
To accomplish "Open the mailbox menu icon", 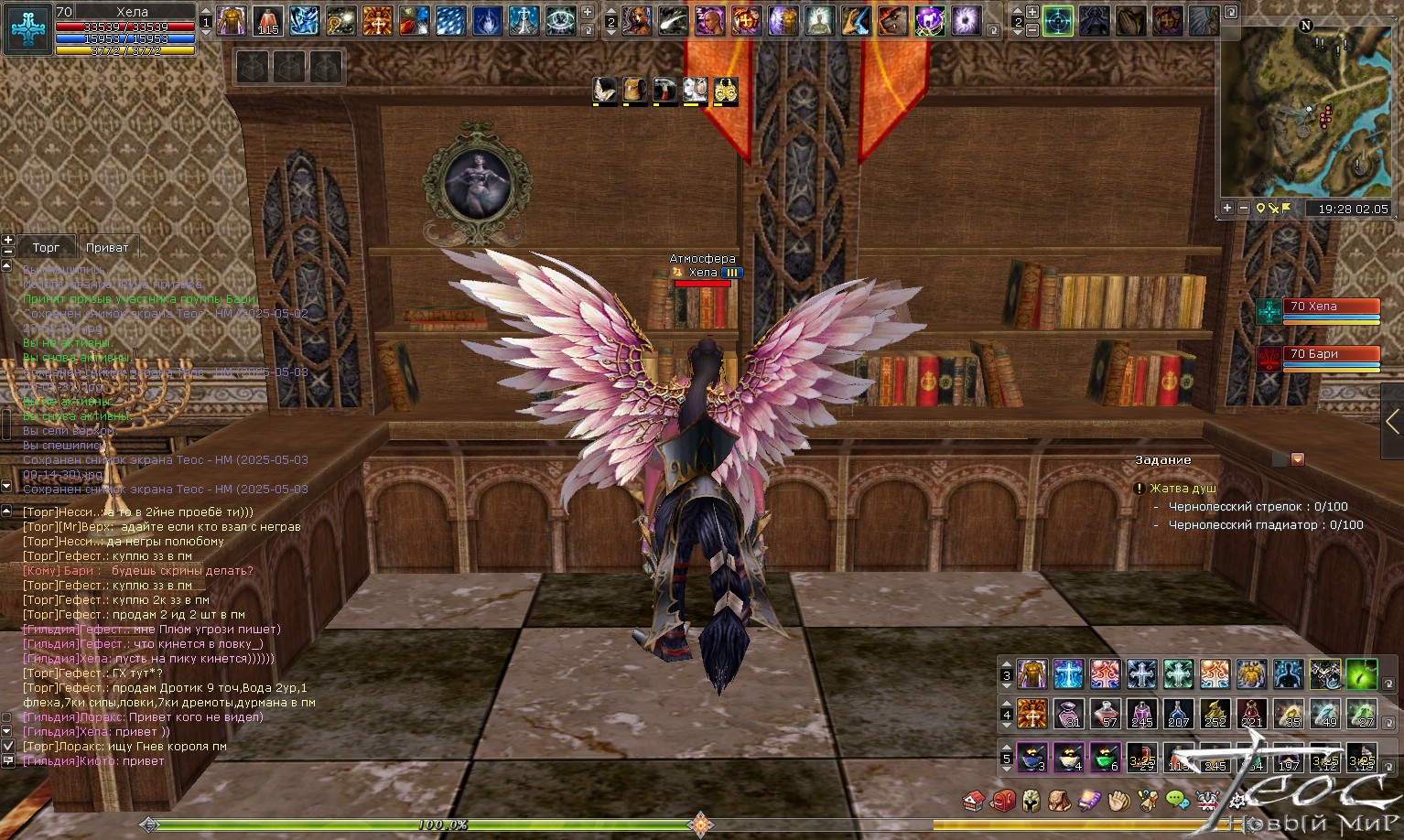I will [1003, 802].
